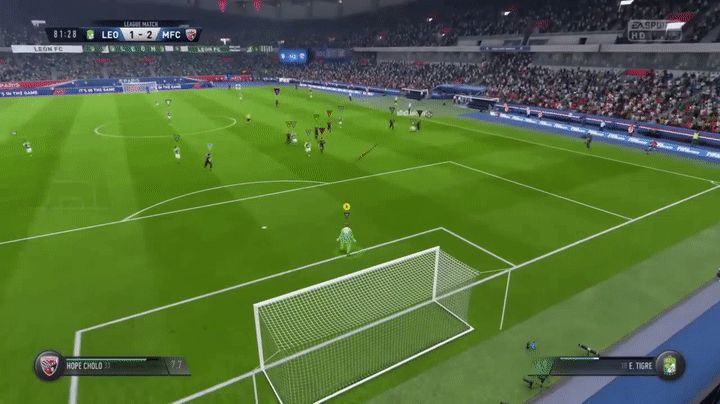Viewport: 720px width, 404px height.
Task: Click the EA Sports HD logo
Action: coord(647,30)
